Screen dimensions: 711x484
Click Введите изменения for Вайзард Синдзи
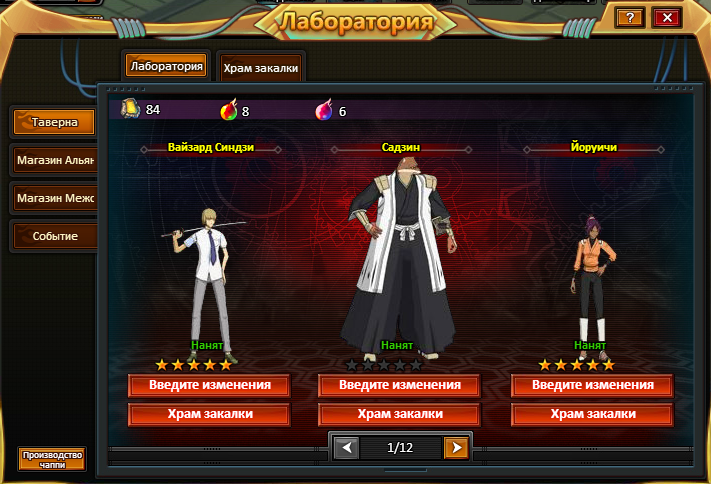(x=208, y=385)
